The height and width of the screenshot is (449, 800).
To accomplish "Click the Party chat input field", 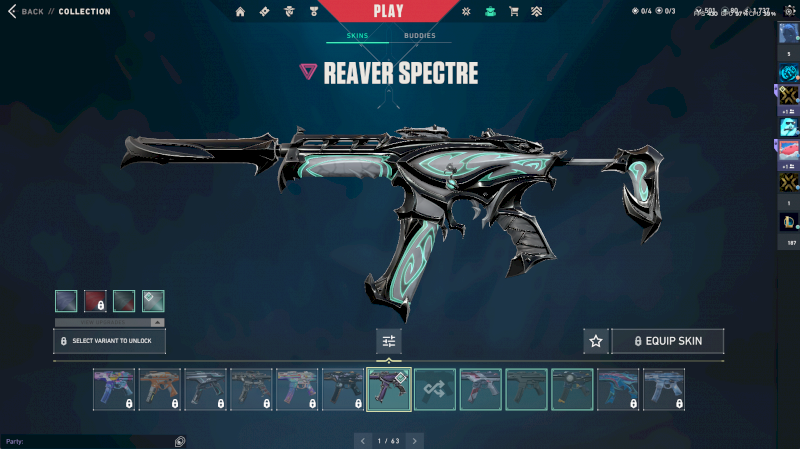I will (x=90, y=441).
